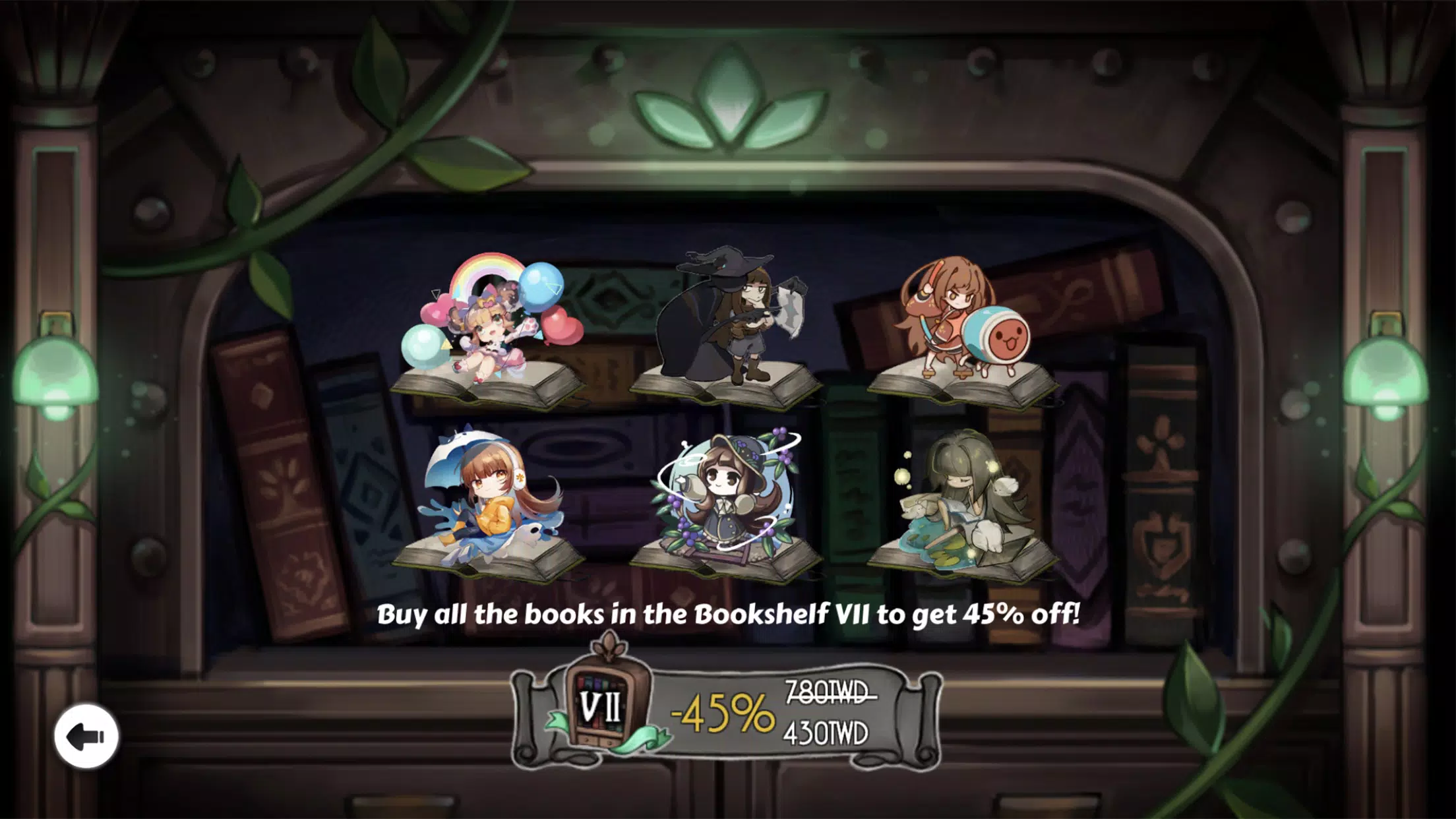Click the 430TWD purchase banner
This screenshot has width=1456, height=819.
831,732
